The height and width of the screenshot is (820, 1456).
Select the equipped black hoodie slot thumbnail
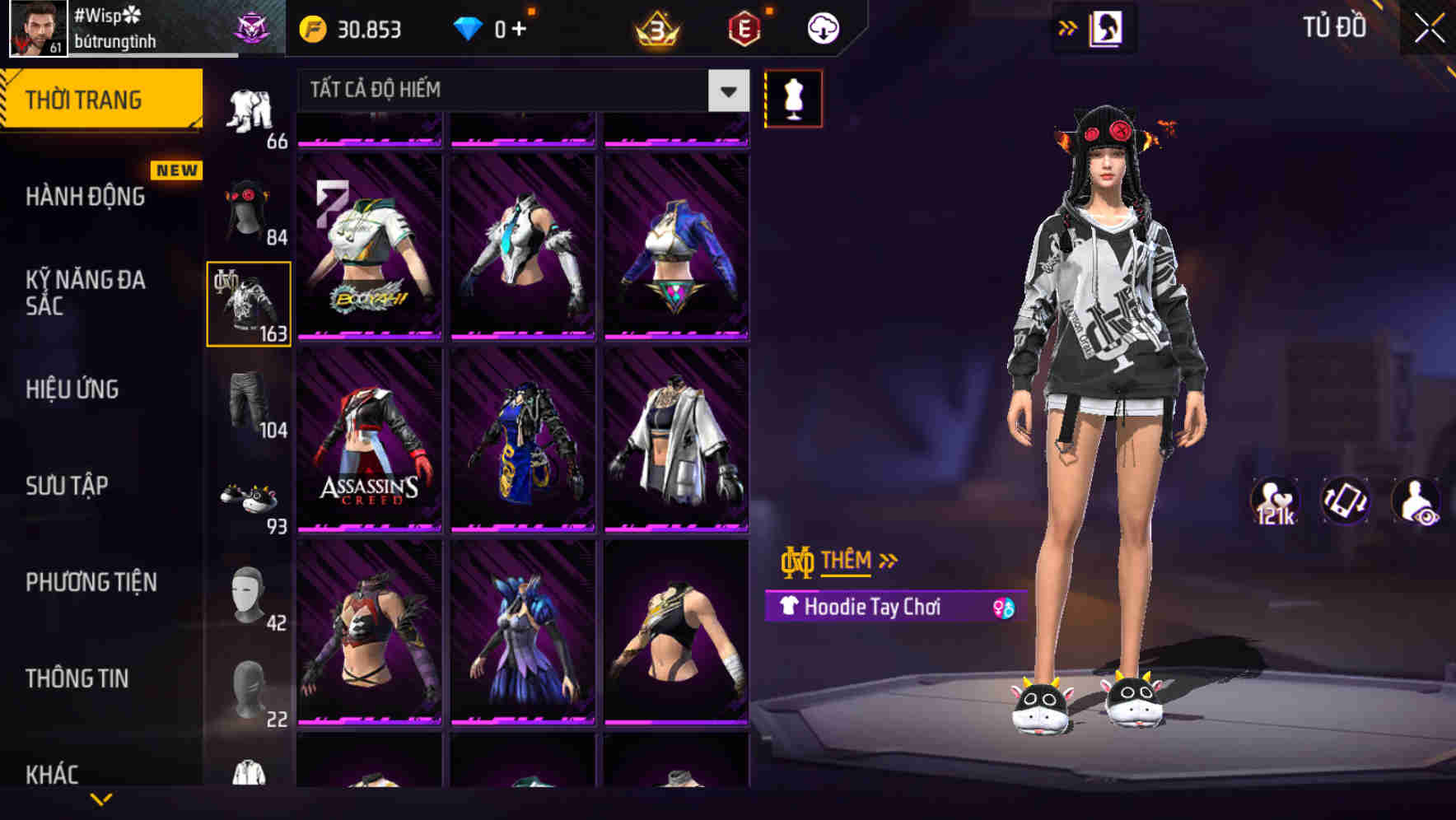tap(249, 301)
